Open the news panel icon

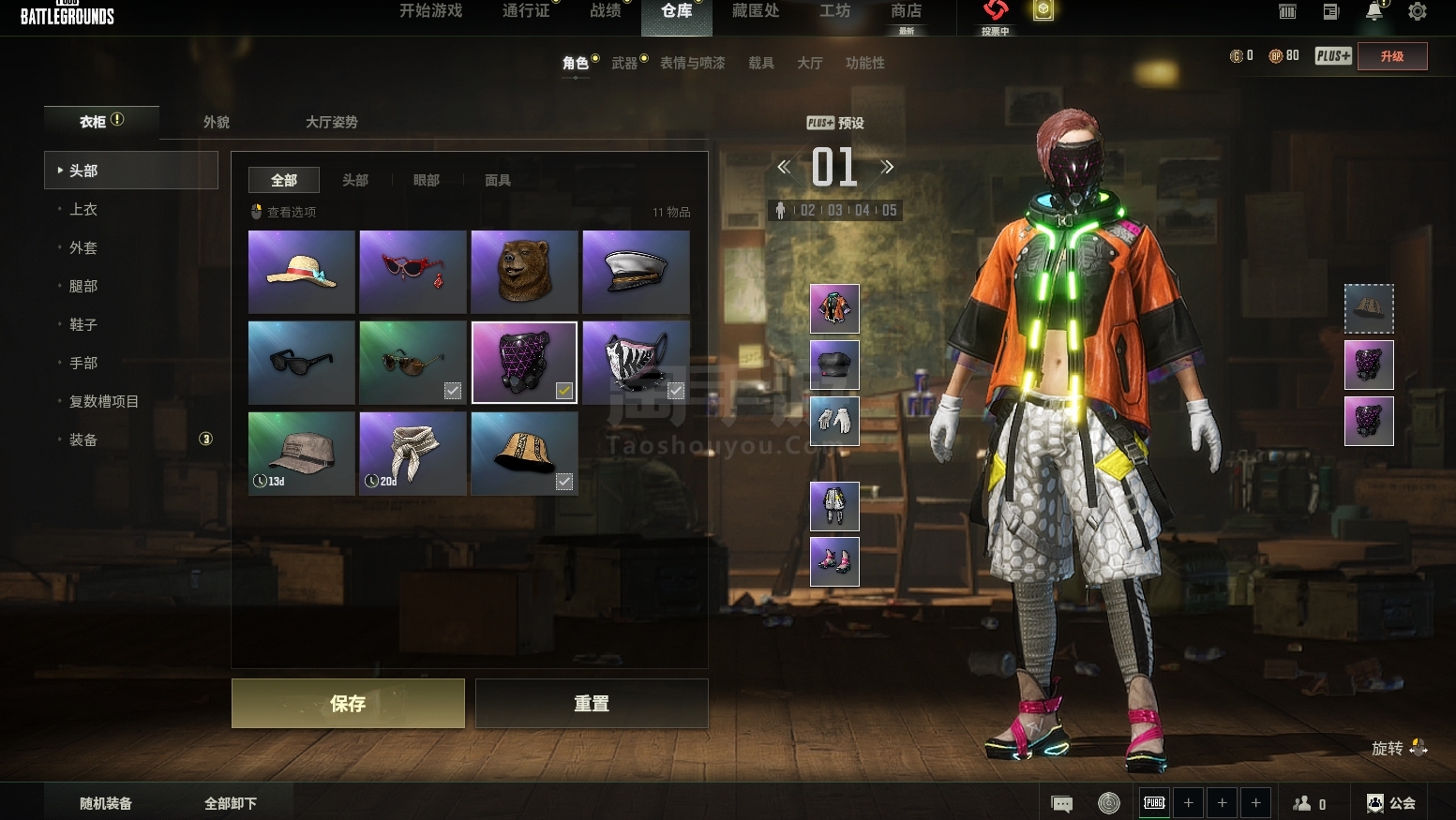pos(1329,11)
